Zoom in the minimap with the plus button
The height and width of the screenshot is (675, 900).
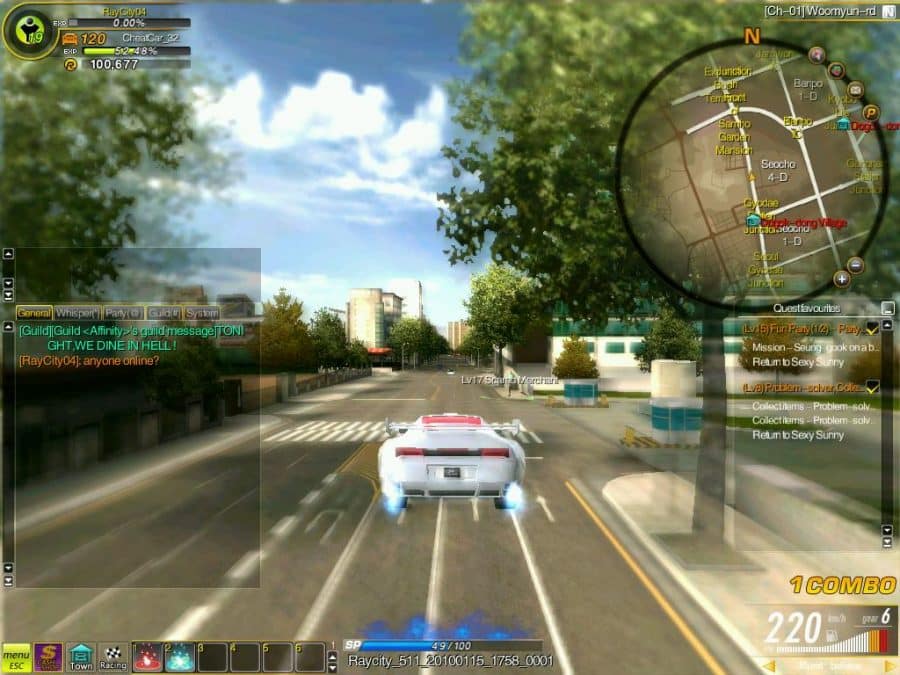pos(842,279)
